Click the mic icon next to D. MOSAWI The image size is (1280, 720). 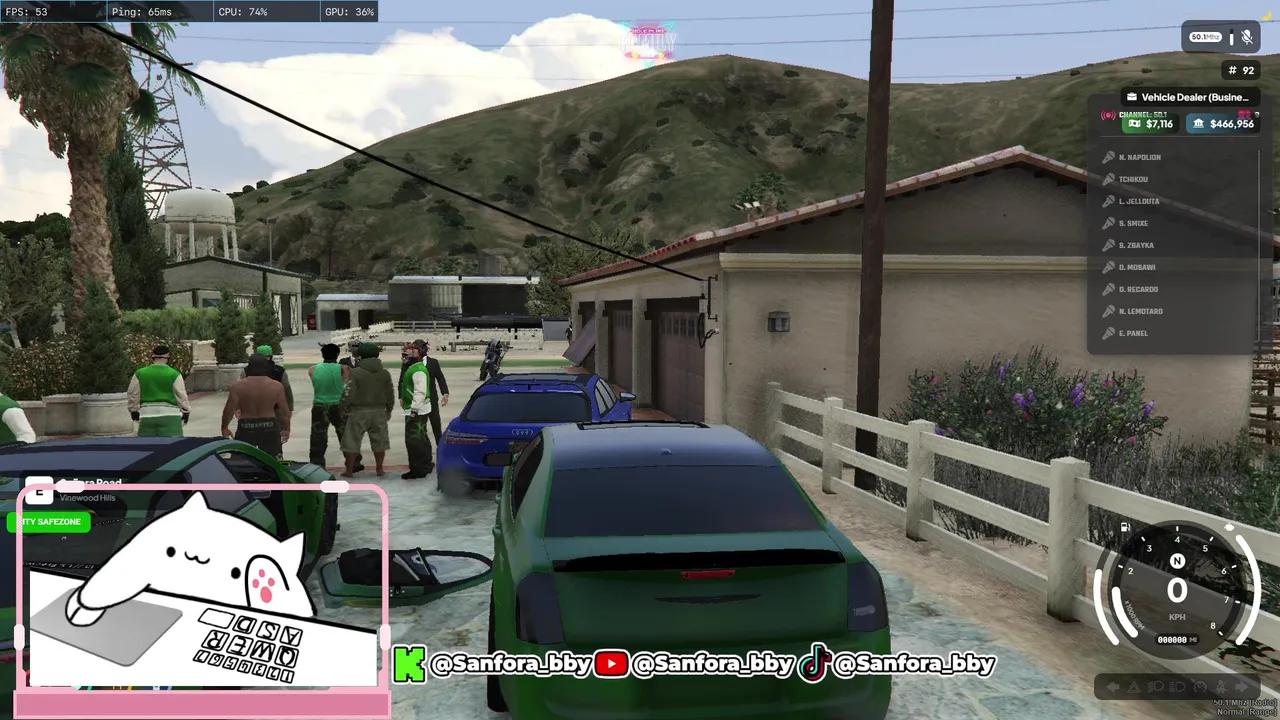[1108, 267]
